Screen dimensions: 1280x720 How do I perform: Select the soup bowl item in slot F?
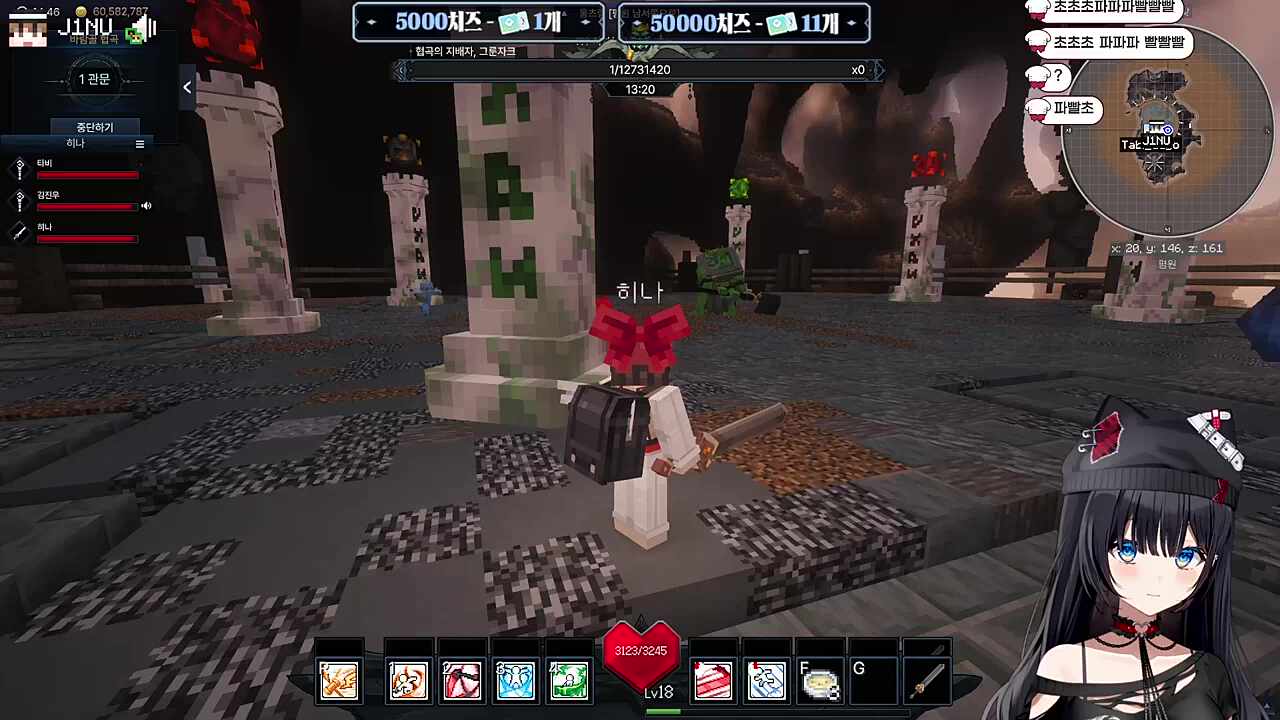pos(821,681)
